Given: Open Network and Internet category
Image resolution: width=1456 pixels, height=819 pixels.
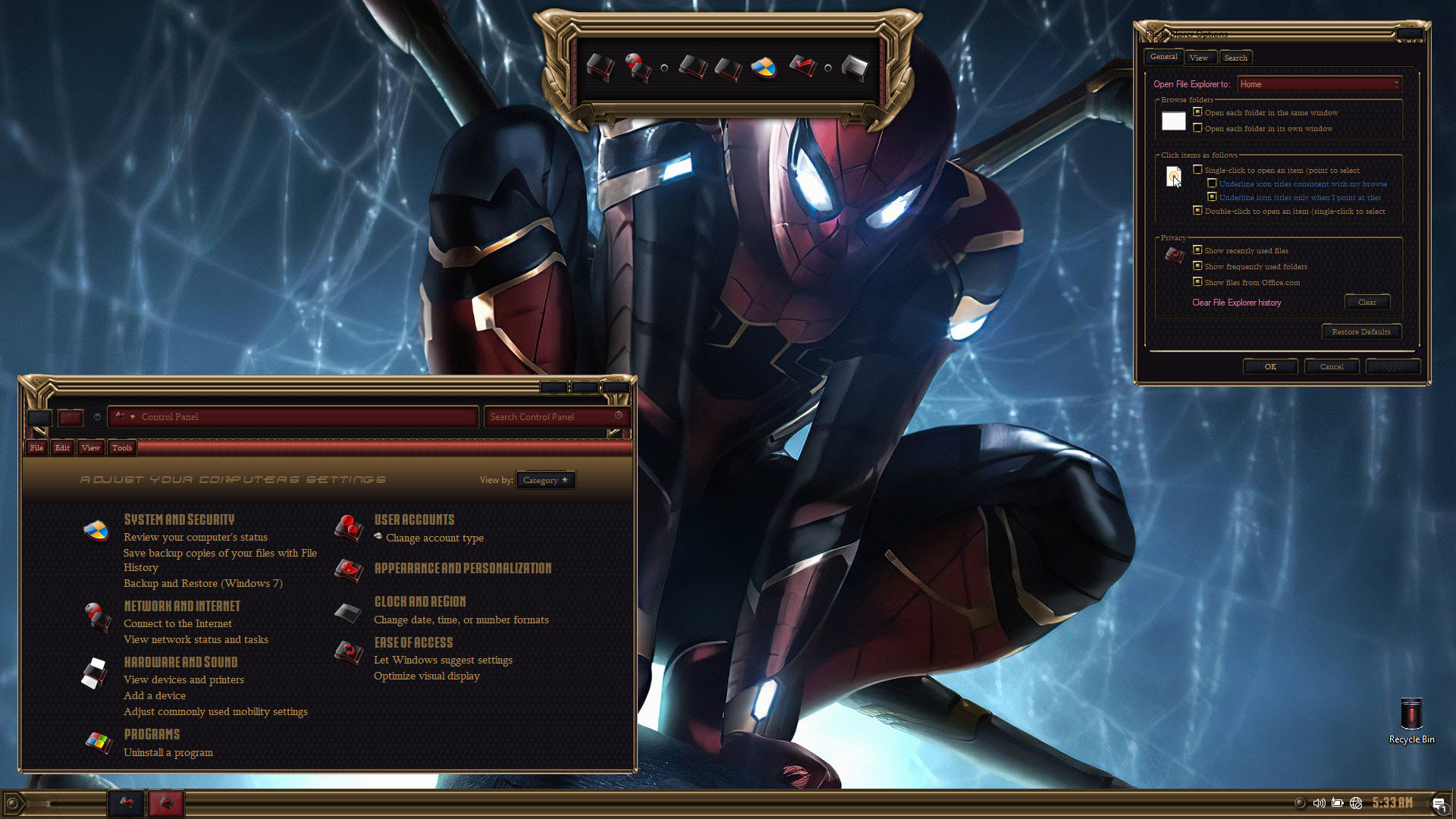Looking at the screenshot, I should [x=182, y=606].
